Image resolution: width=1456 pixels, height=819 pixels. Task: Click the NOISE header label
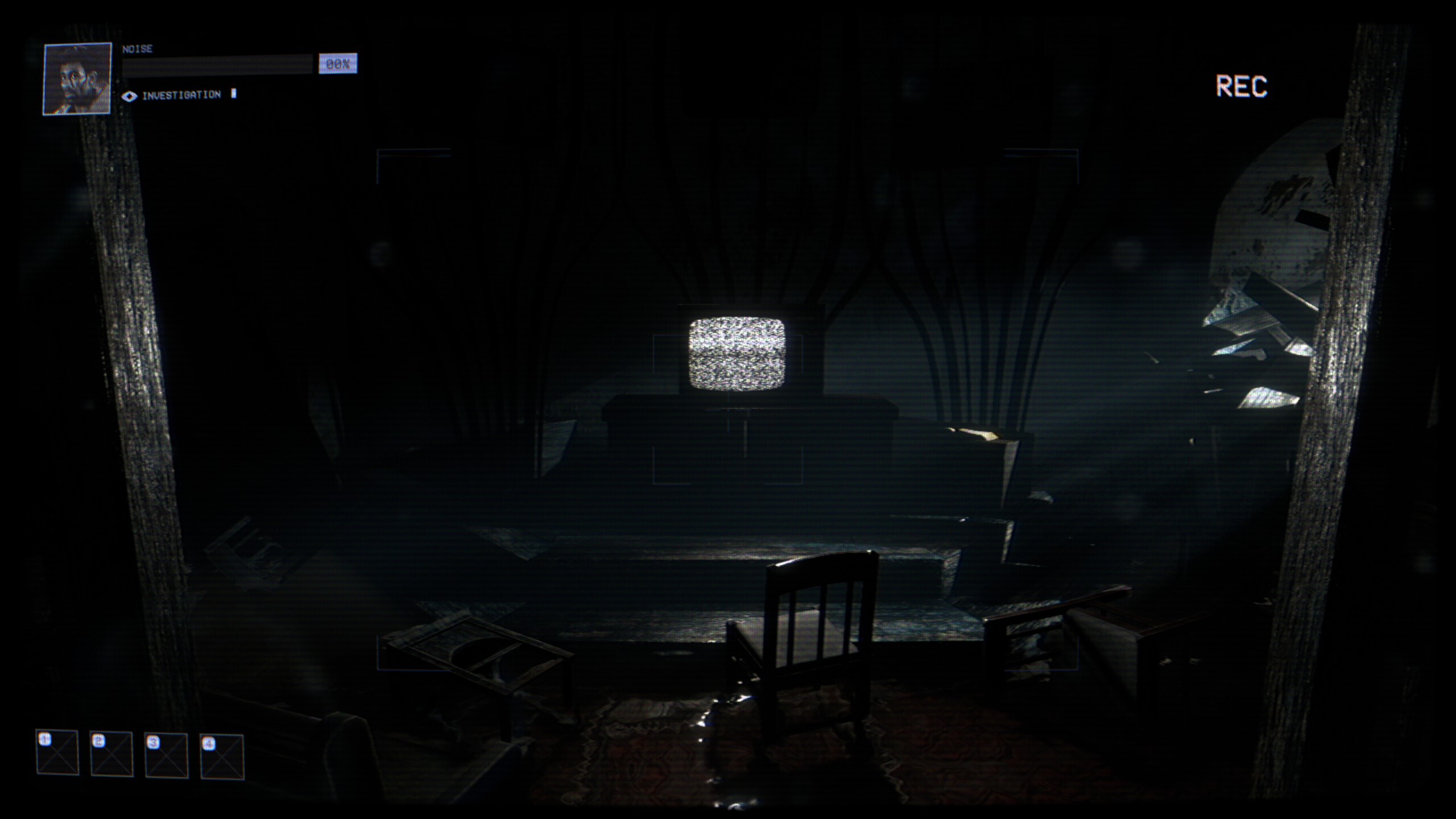coord(136,48)
